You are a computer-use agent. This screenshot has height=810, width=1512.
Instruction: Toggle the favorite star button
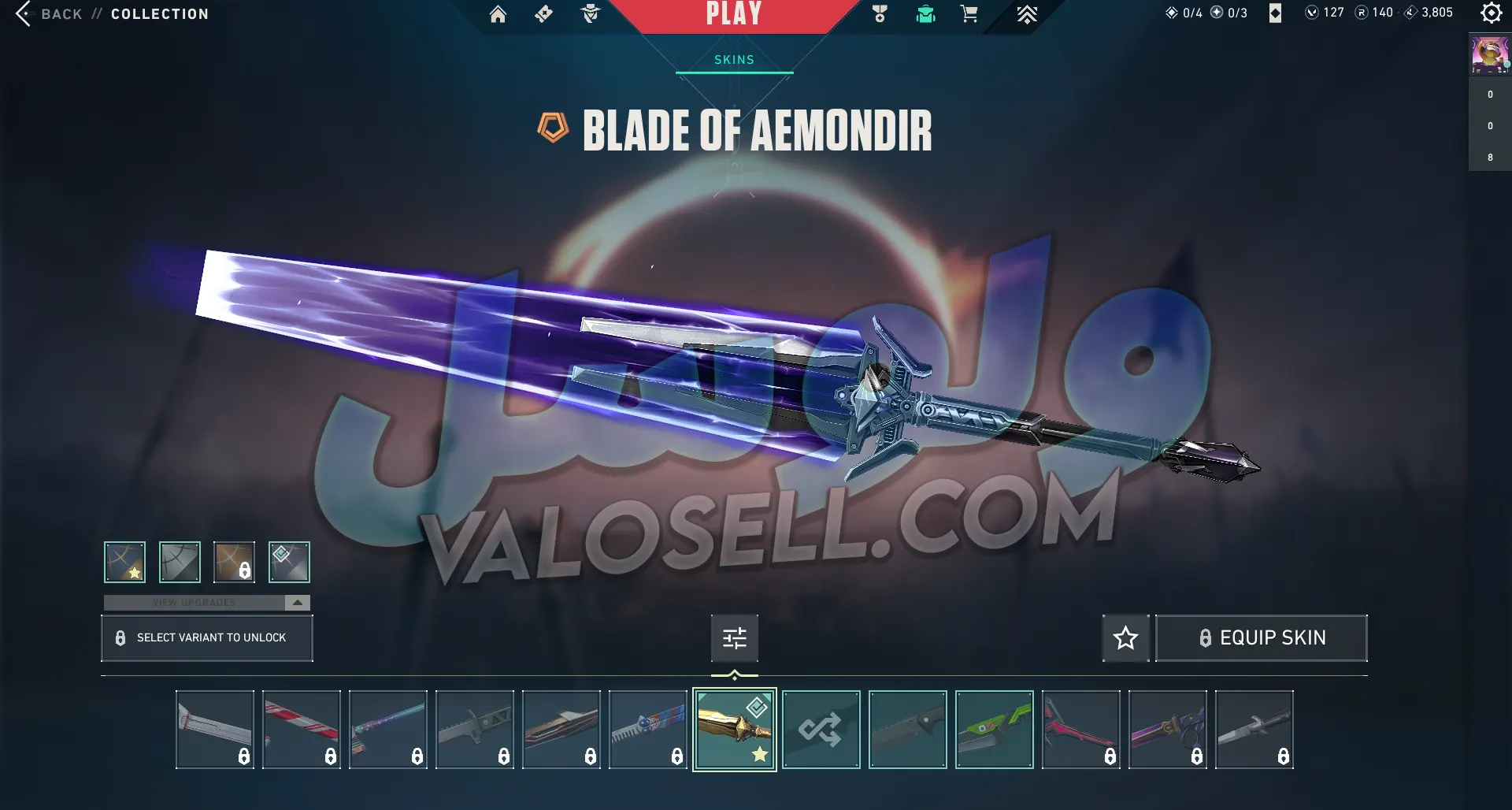(x=1125, y=637)
